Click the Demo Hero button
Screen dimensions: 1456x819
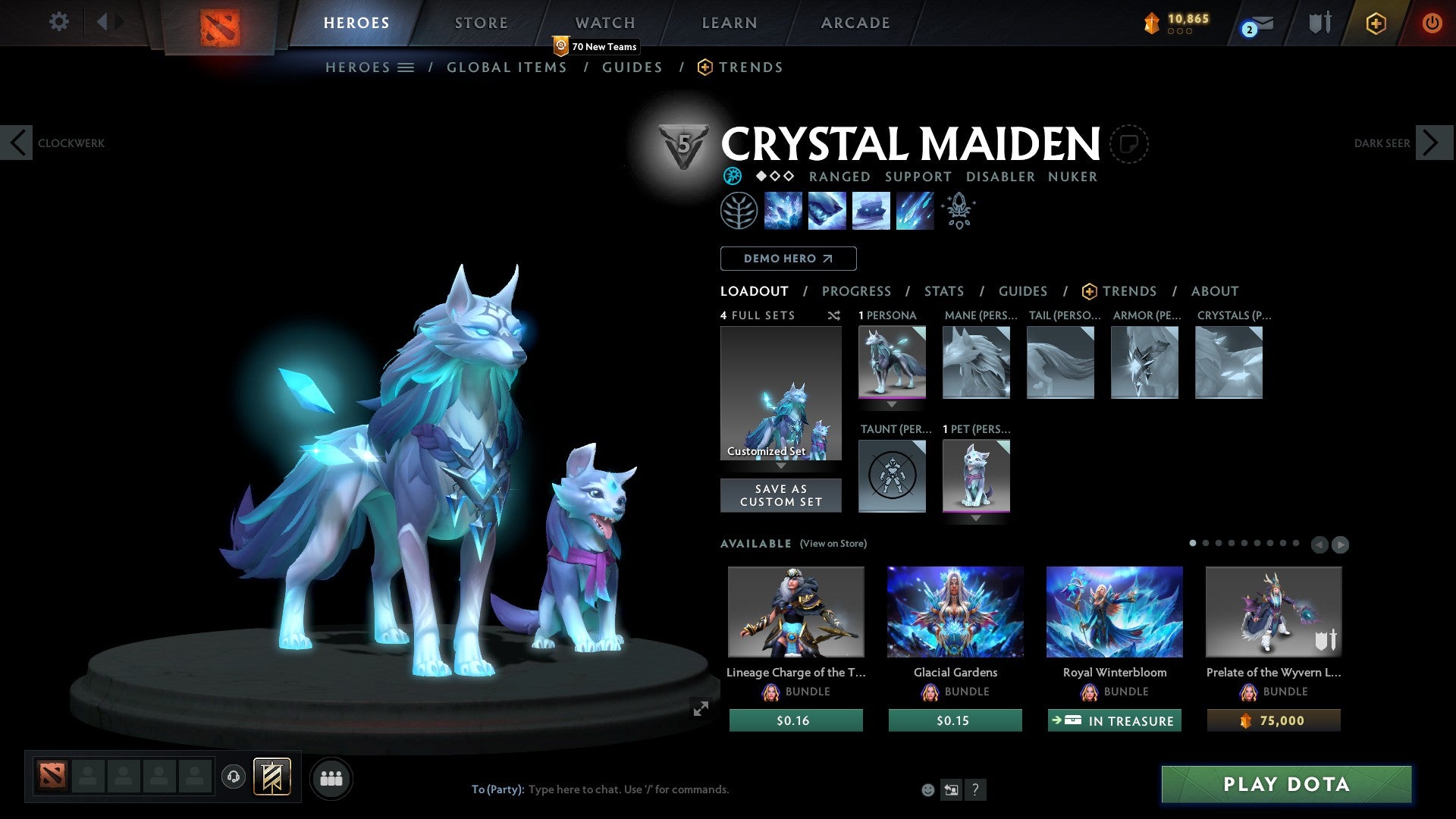pyautogui.click(x=788, y=259)
